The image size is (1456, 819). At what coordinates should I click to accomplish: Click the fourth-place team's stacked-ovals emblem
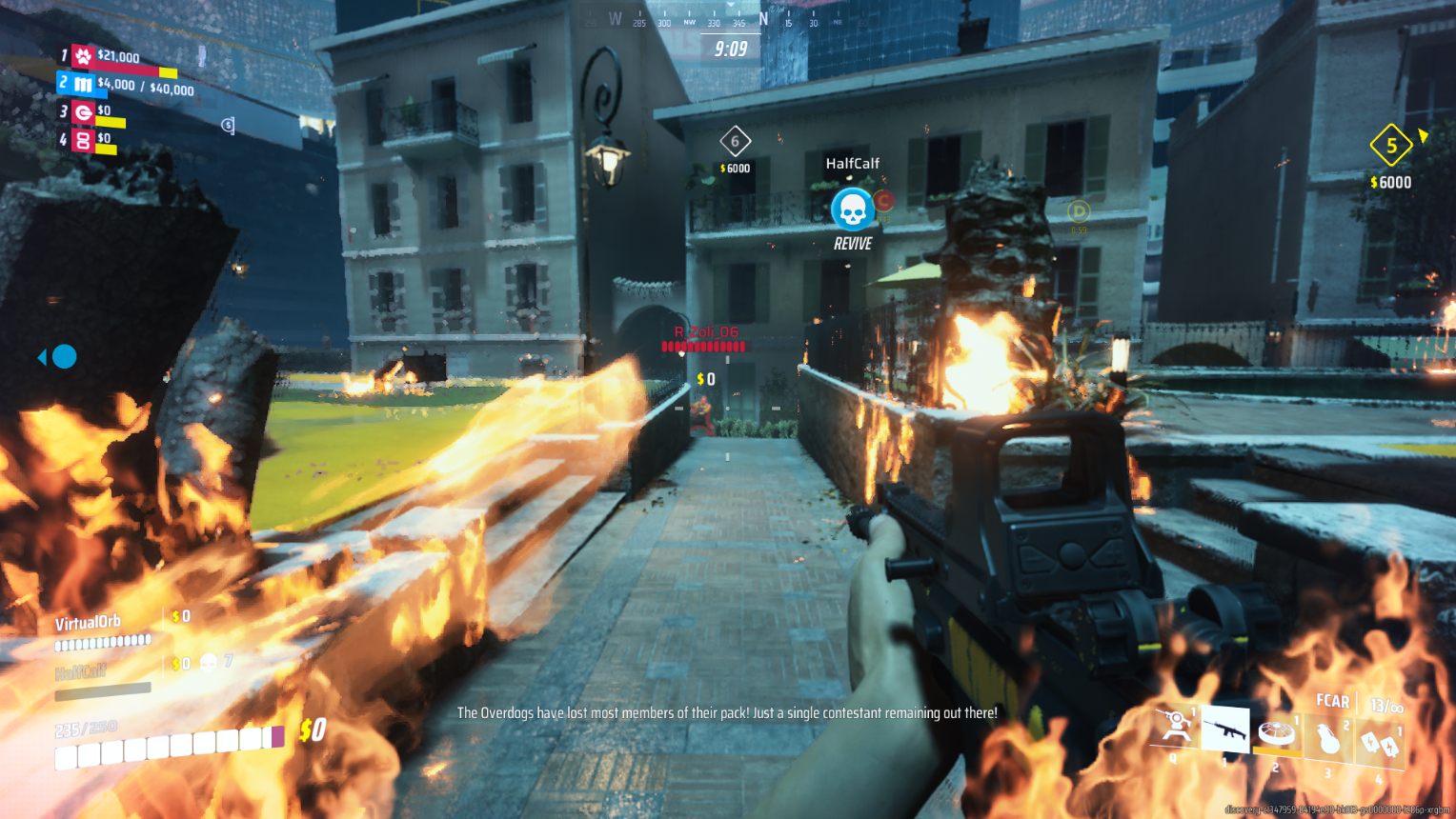(84, 141)
